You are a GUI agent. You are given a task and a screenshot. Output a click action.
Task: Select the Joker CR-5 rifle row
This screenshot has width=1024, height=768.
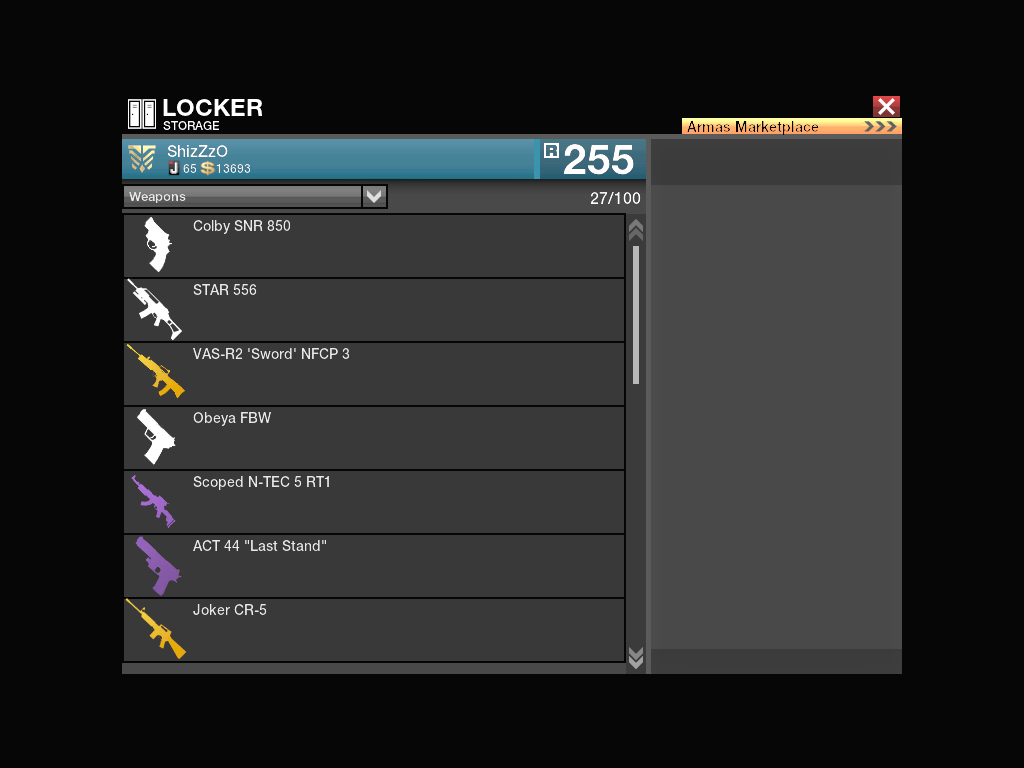(374, 630)
